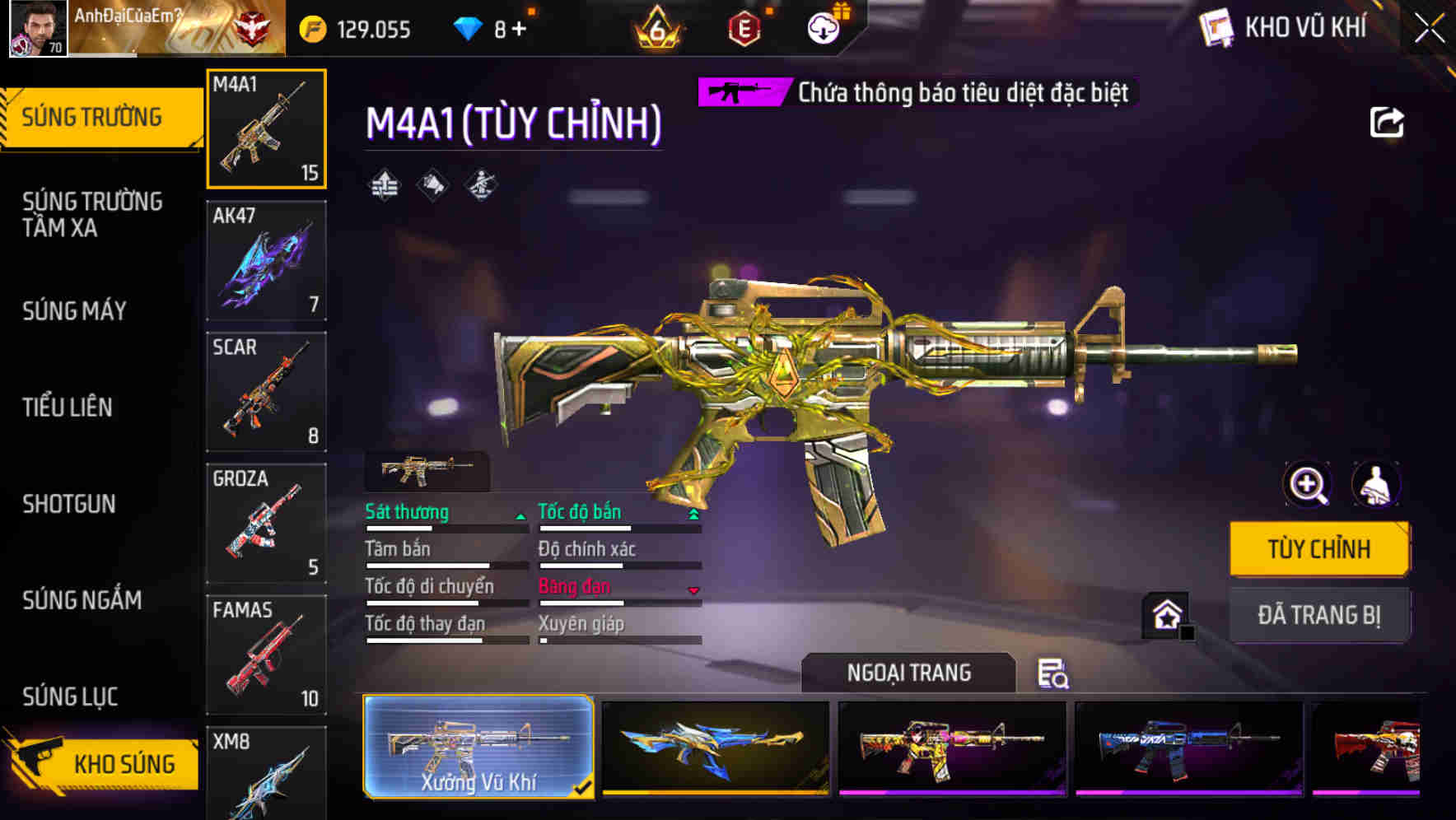Click the red E-sports badge icon

[x=745, y=27]
